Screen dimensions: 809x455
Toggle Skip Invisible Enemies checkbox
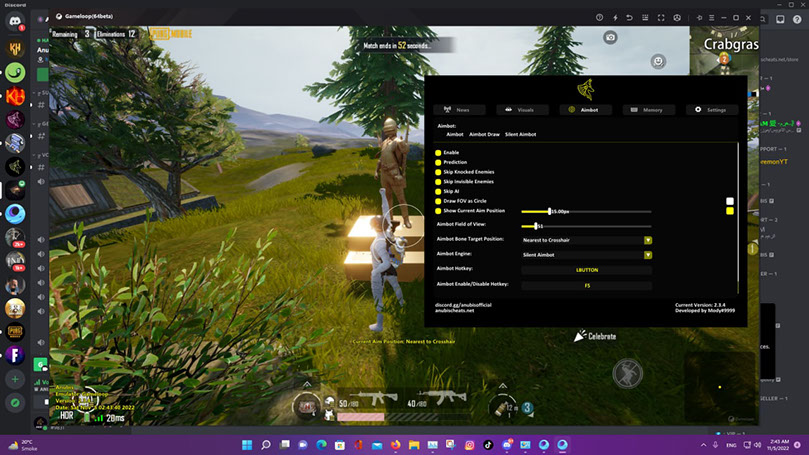pyautogui.click(x=438, y=182)
